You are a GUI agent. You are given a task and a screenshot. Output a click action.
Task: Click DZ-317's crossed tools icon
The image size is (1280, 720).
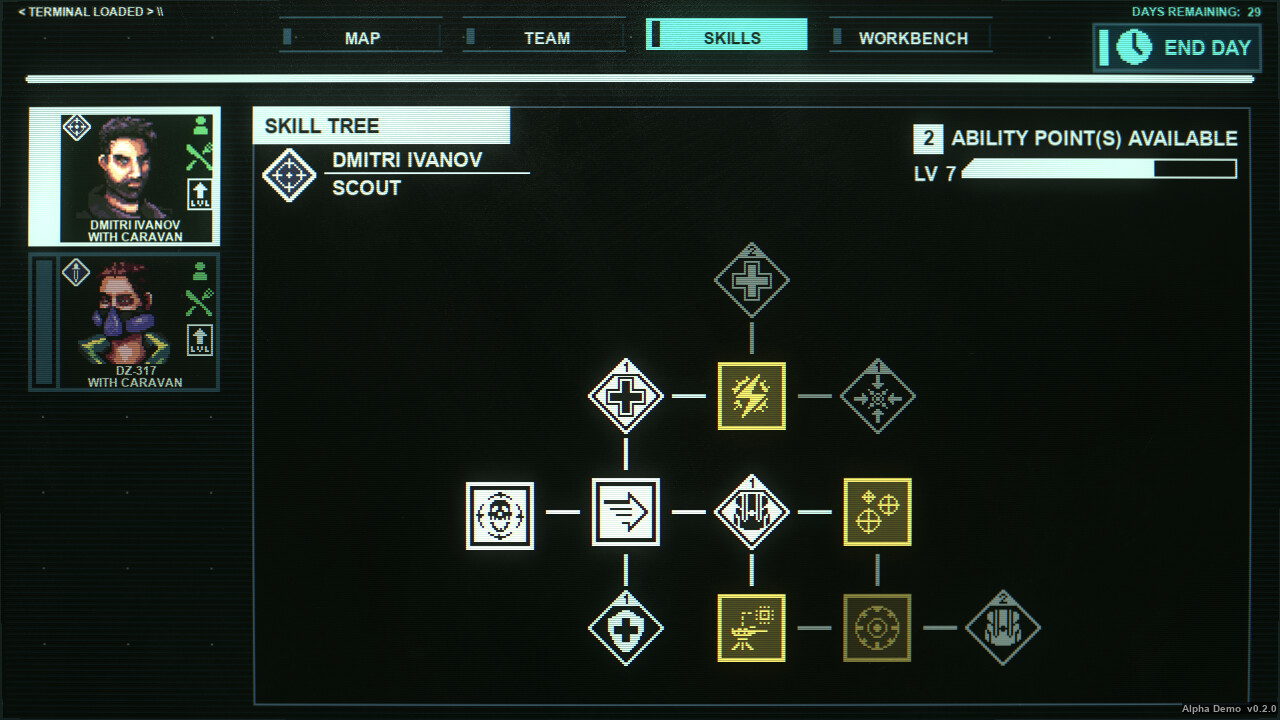point(199,301)
